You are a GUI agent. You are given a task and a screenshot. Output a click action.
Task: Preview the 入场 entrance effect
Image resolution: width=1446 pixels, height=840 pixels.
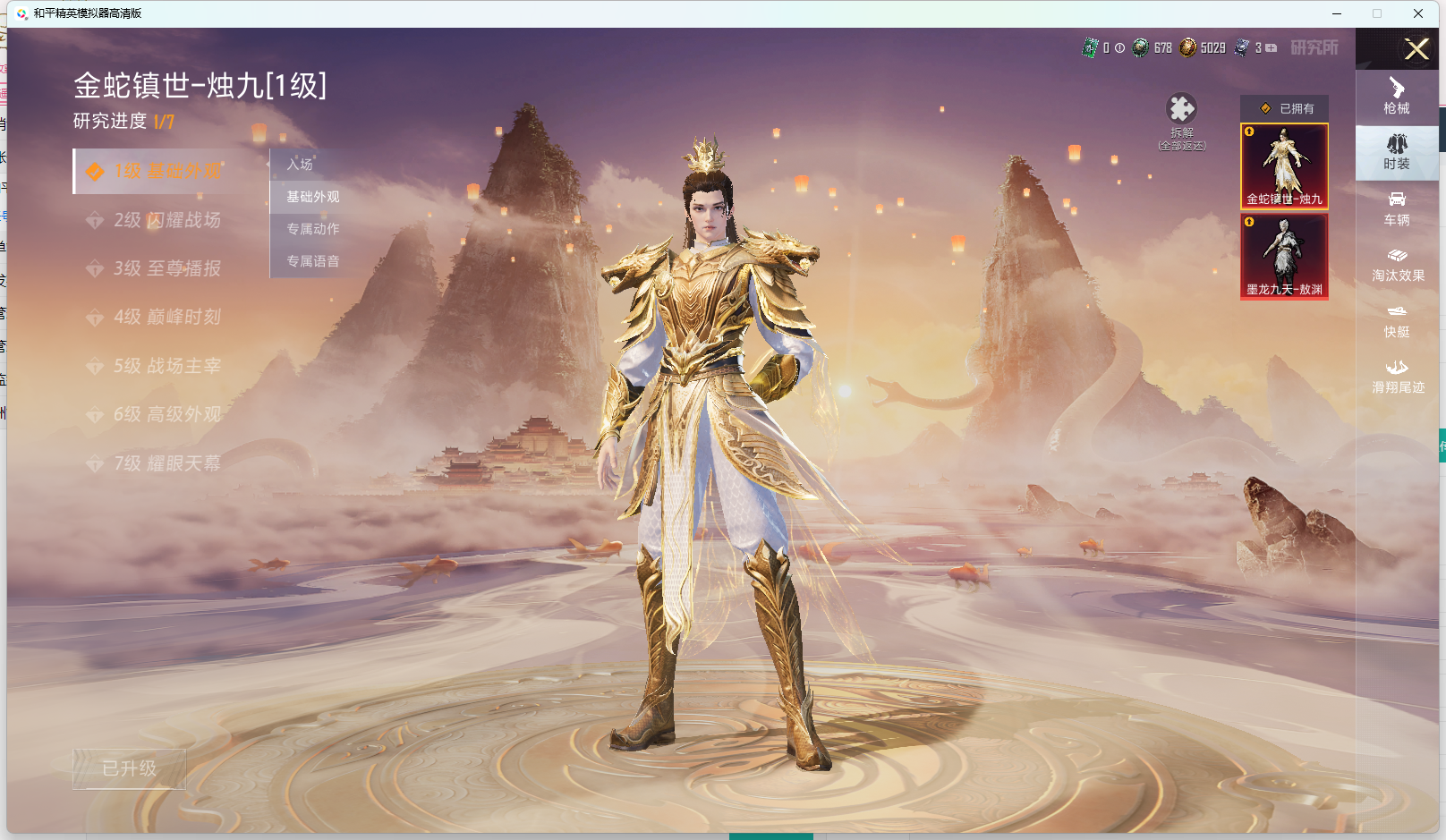point(301,165)
